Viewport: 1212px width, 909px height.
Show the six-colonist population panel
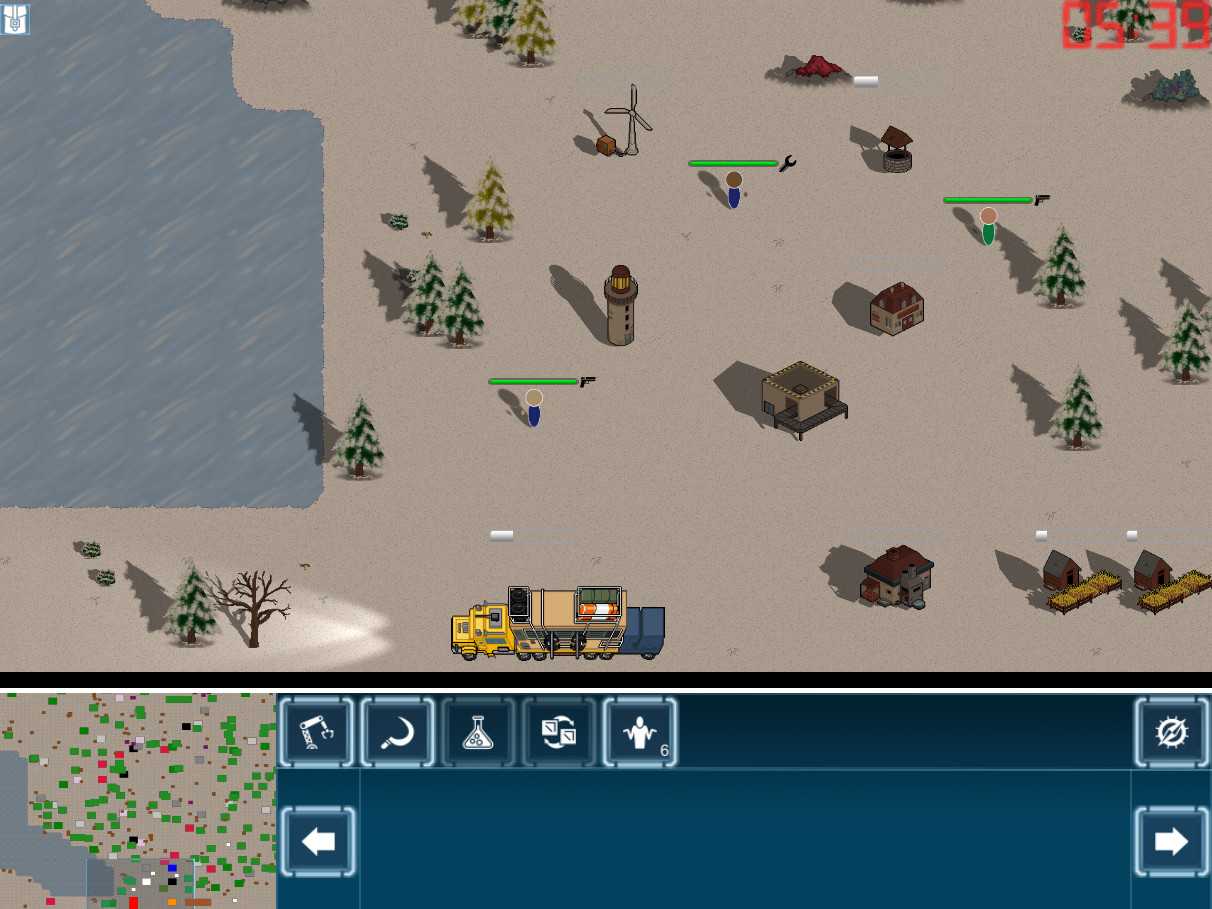(640, 733)
